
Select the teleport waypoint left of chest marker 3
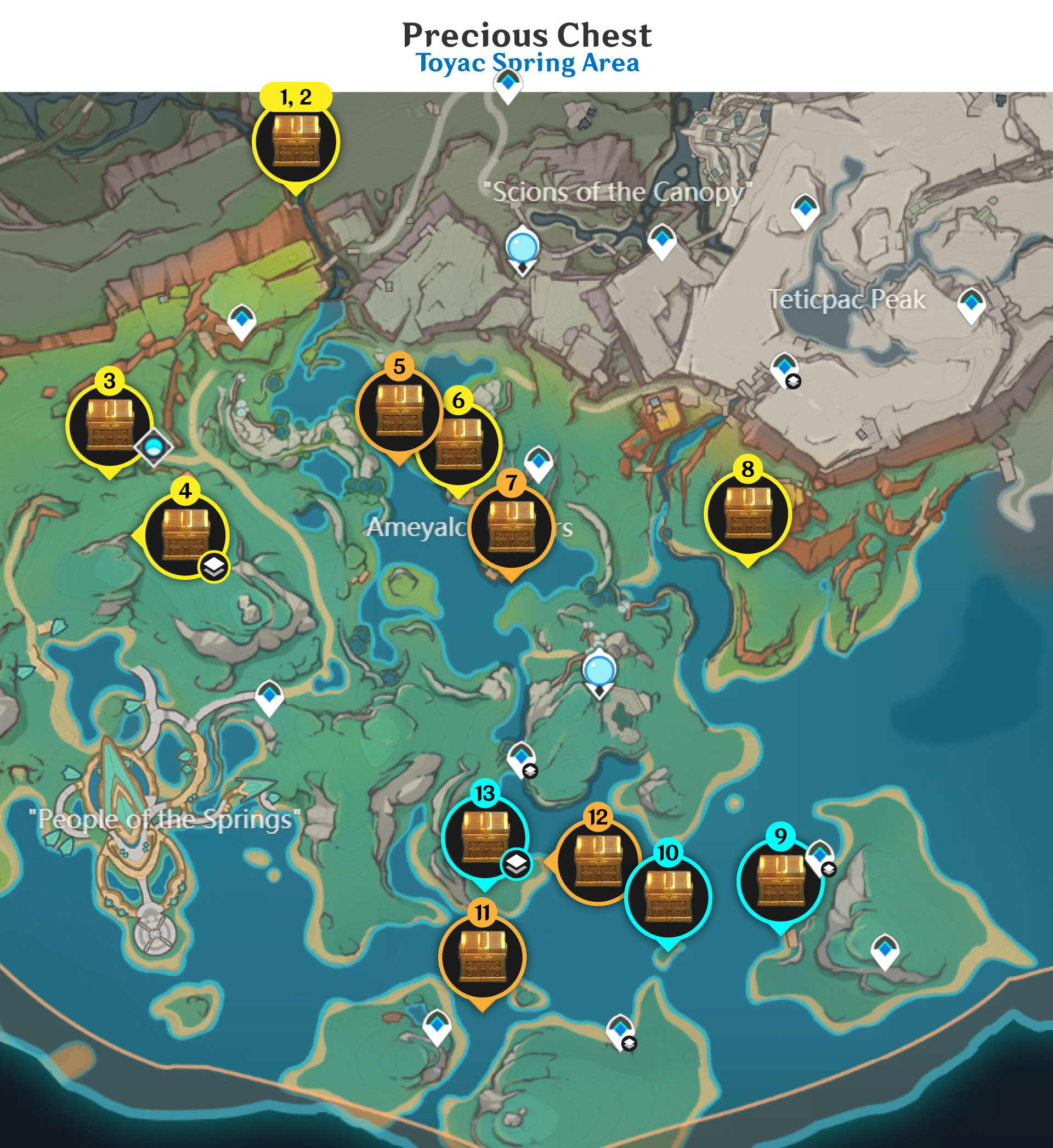coord(242,321)
